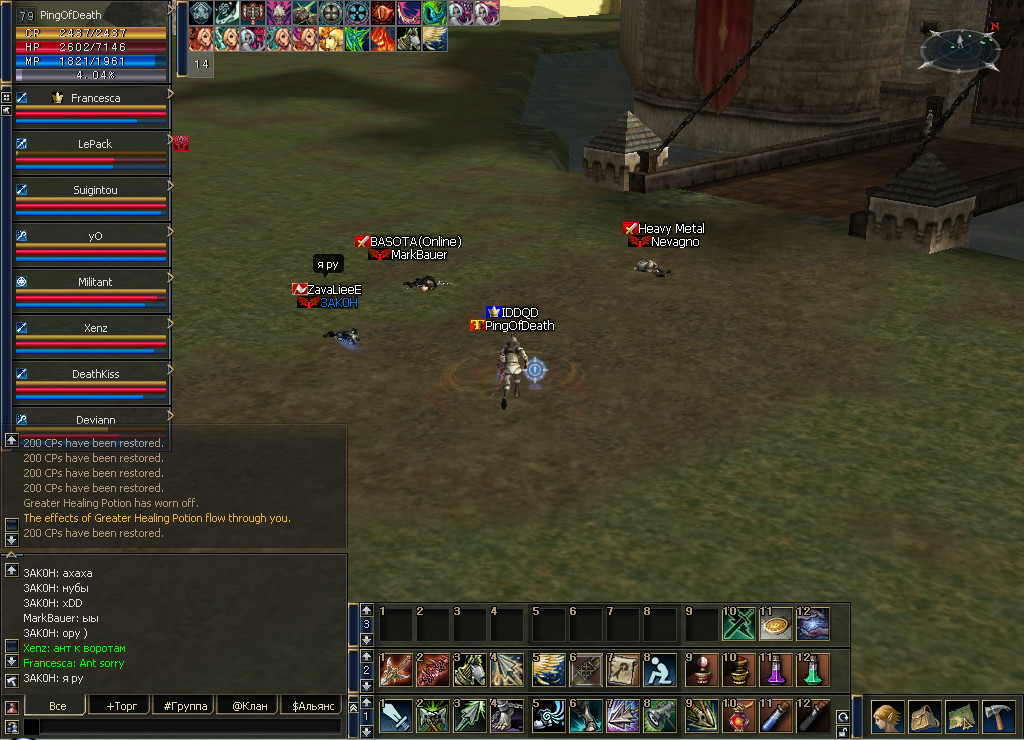Screen dimensions: 1024x740
Task: Use the green potion in hotbar slot 12
Action: 812,669
